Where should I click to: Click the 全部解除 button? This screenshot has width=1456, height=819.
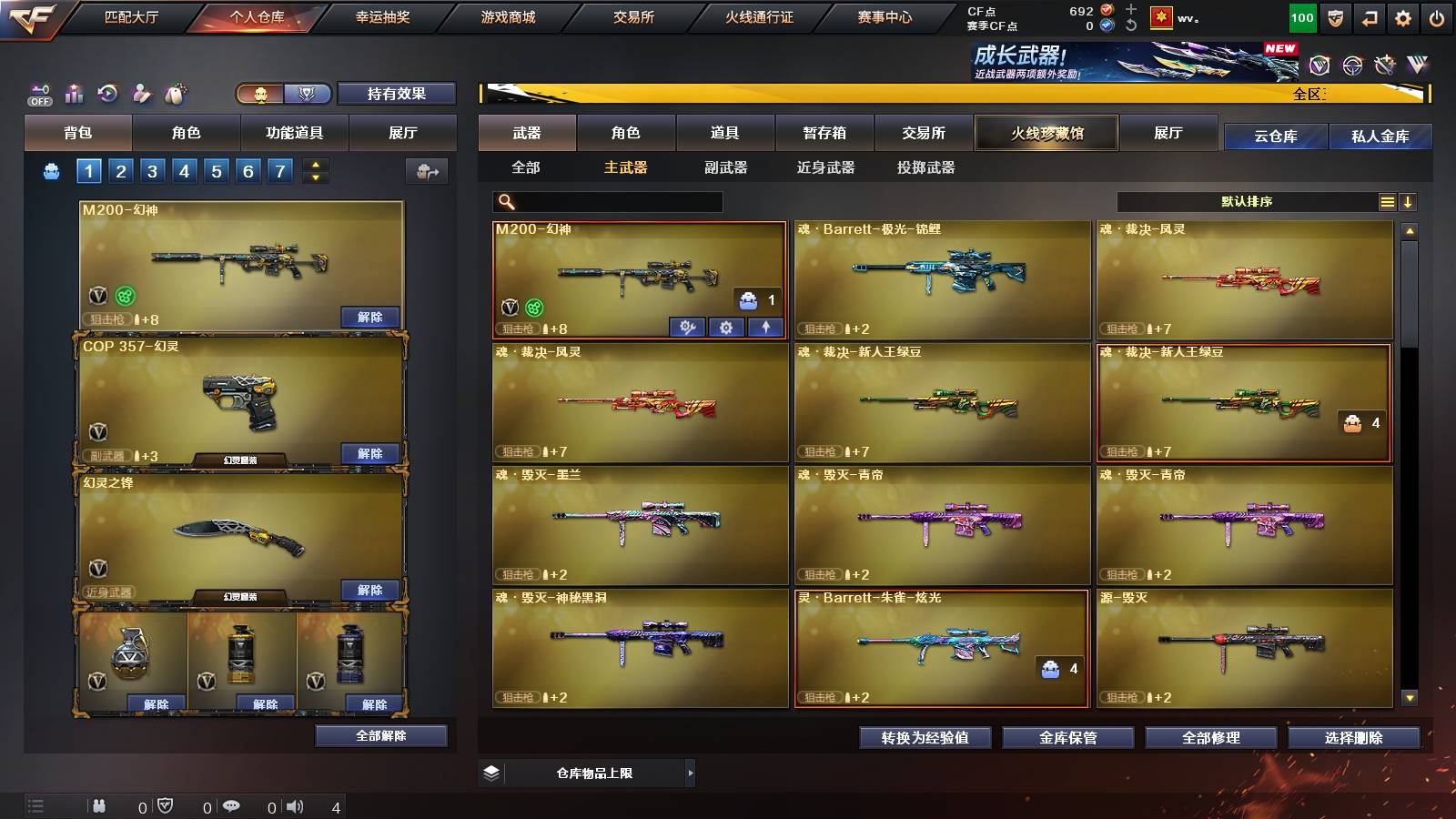[379, 735]
